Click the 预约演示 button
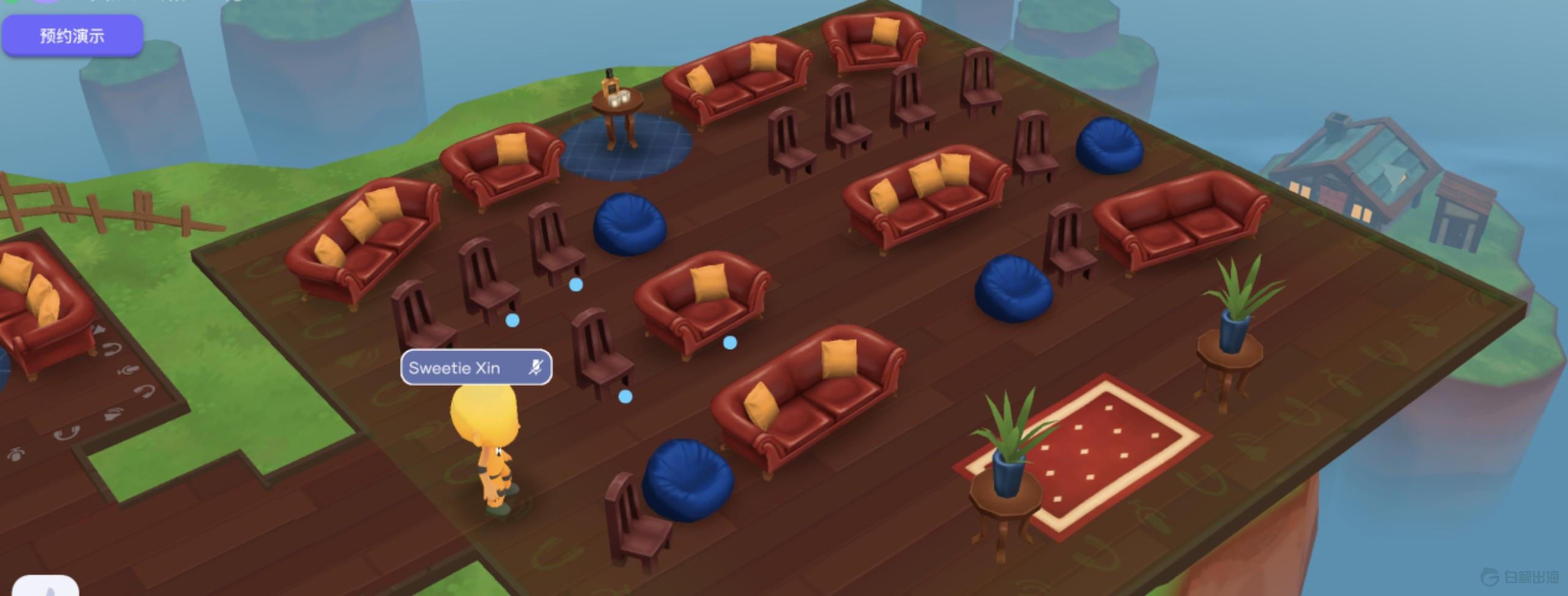1568x596 pixels. [x=72, y=35]
